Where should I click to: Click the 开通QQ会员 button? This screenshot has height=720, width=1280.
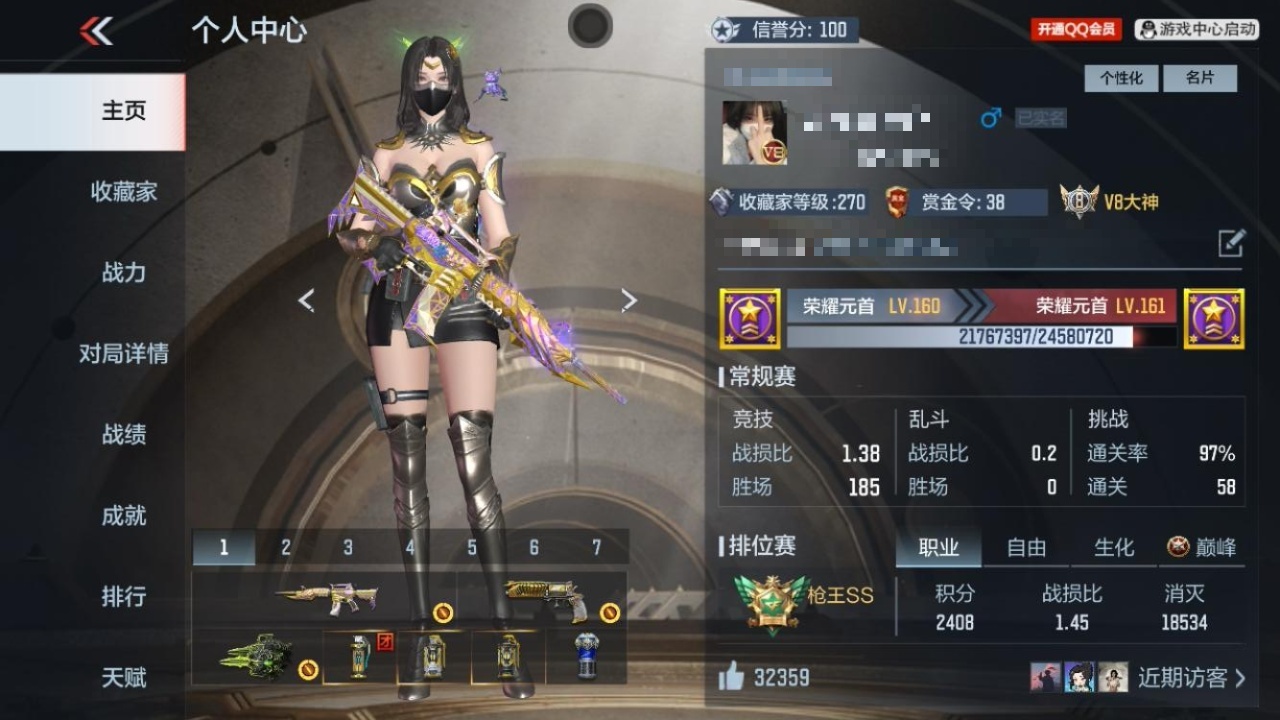tap(1076, 30)
